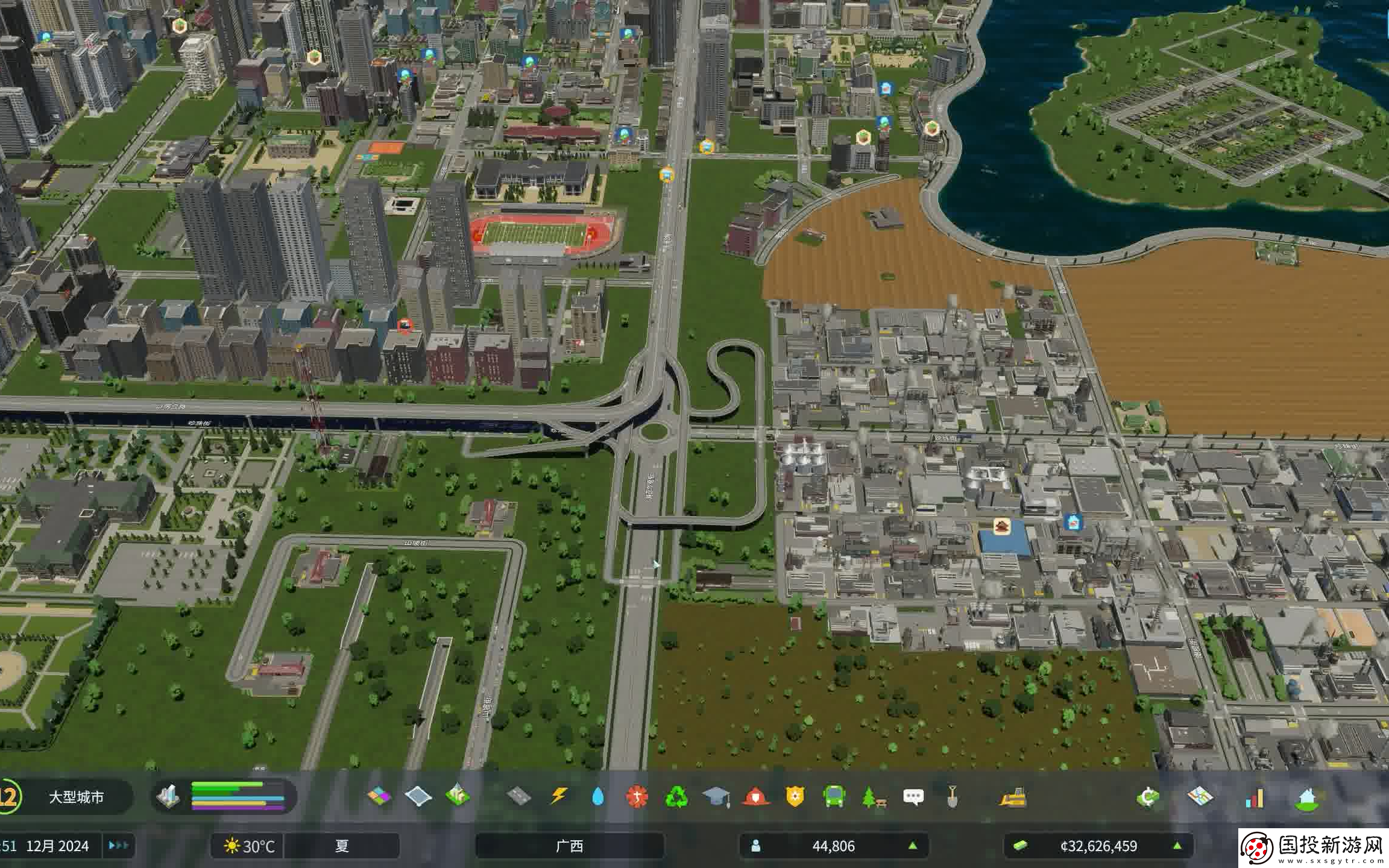This screenshot has height=868, width=1389.
Task: Open the parks and recreation menu
Action: (874, 797)
